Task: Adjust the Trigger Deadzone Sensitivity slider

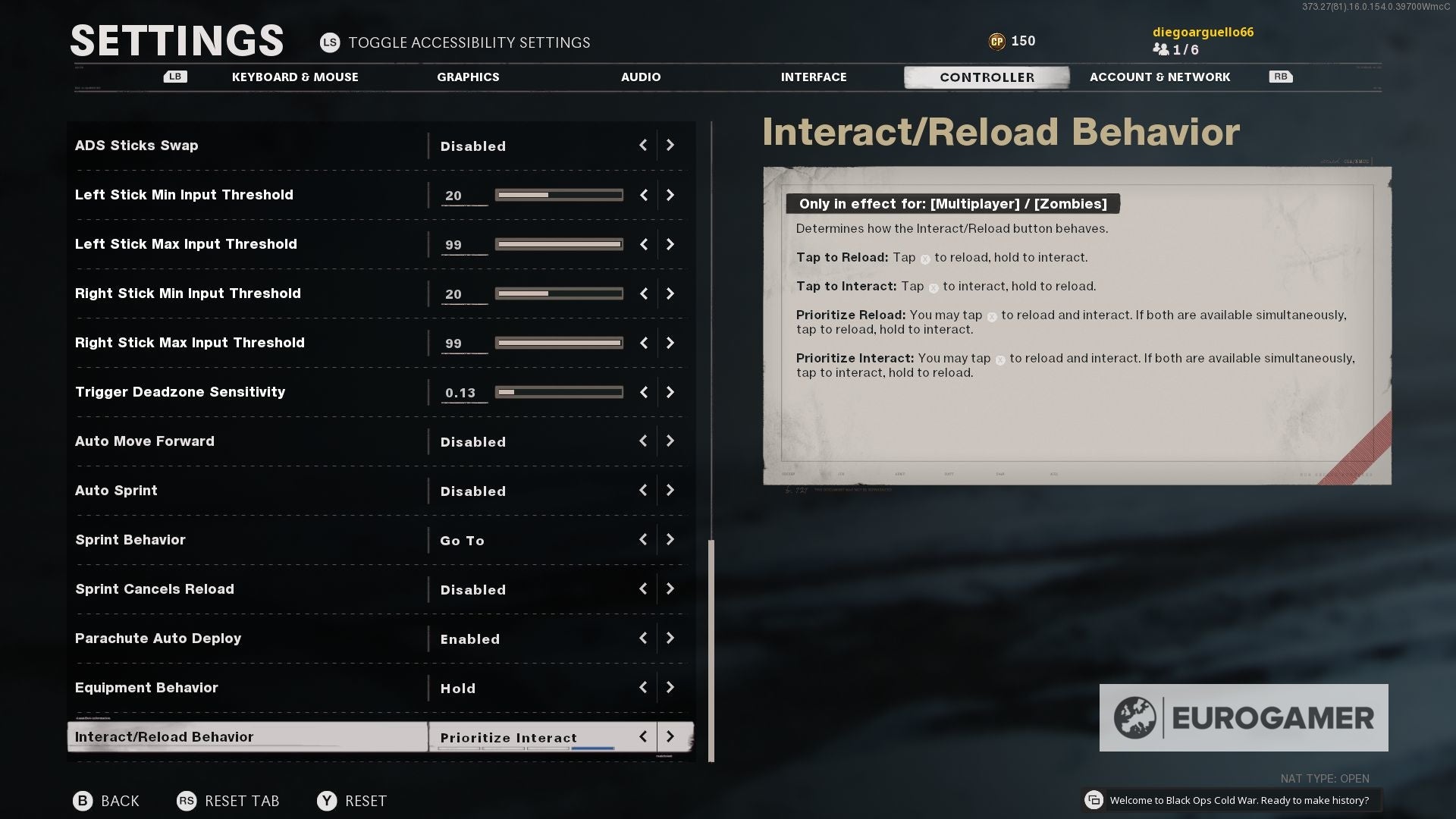Action: coord(559,392)
